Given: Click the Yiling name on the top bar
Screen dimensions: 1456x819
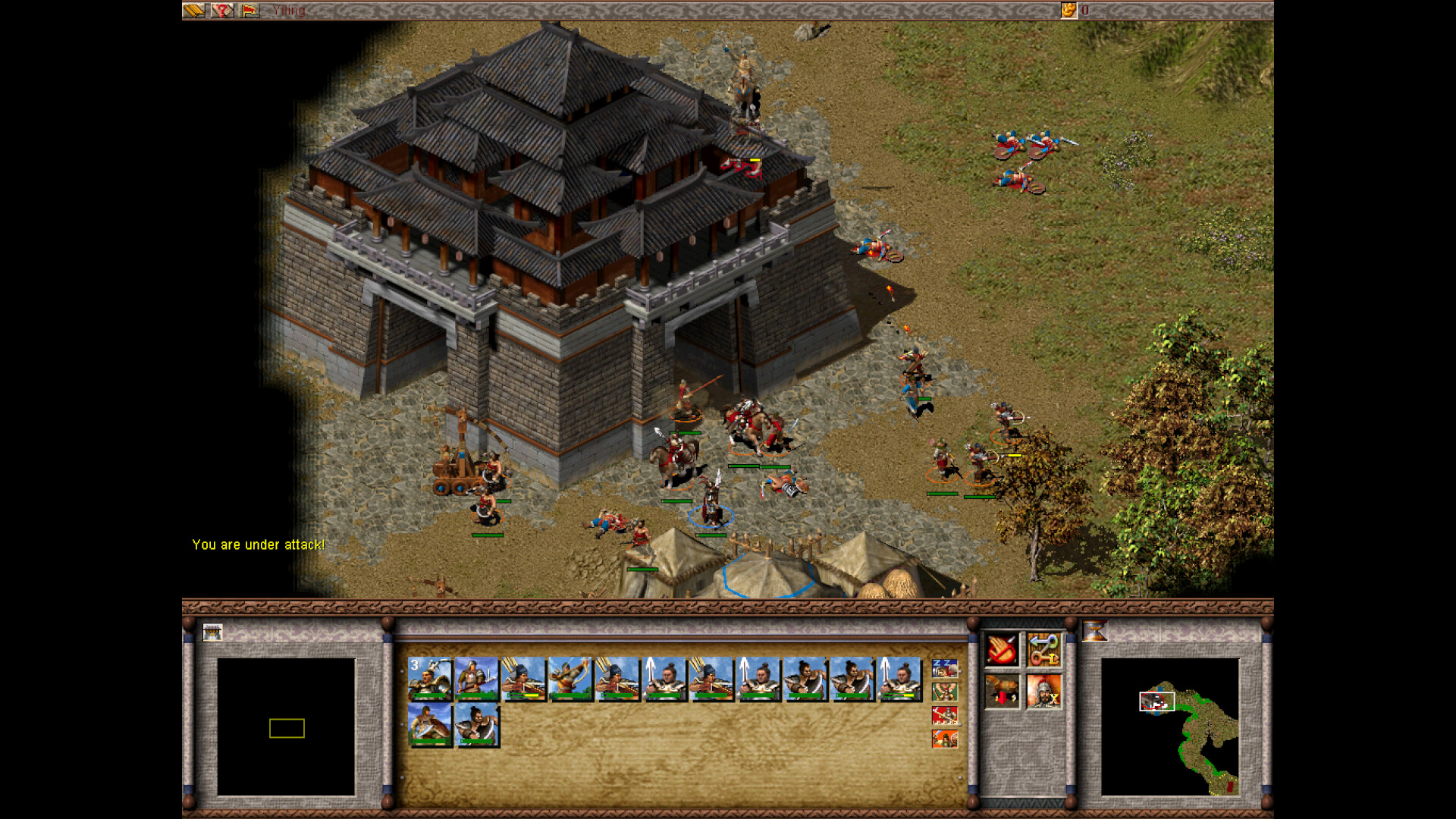Looking at the screenshot, I should coord(288,11).
